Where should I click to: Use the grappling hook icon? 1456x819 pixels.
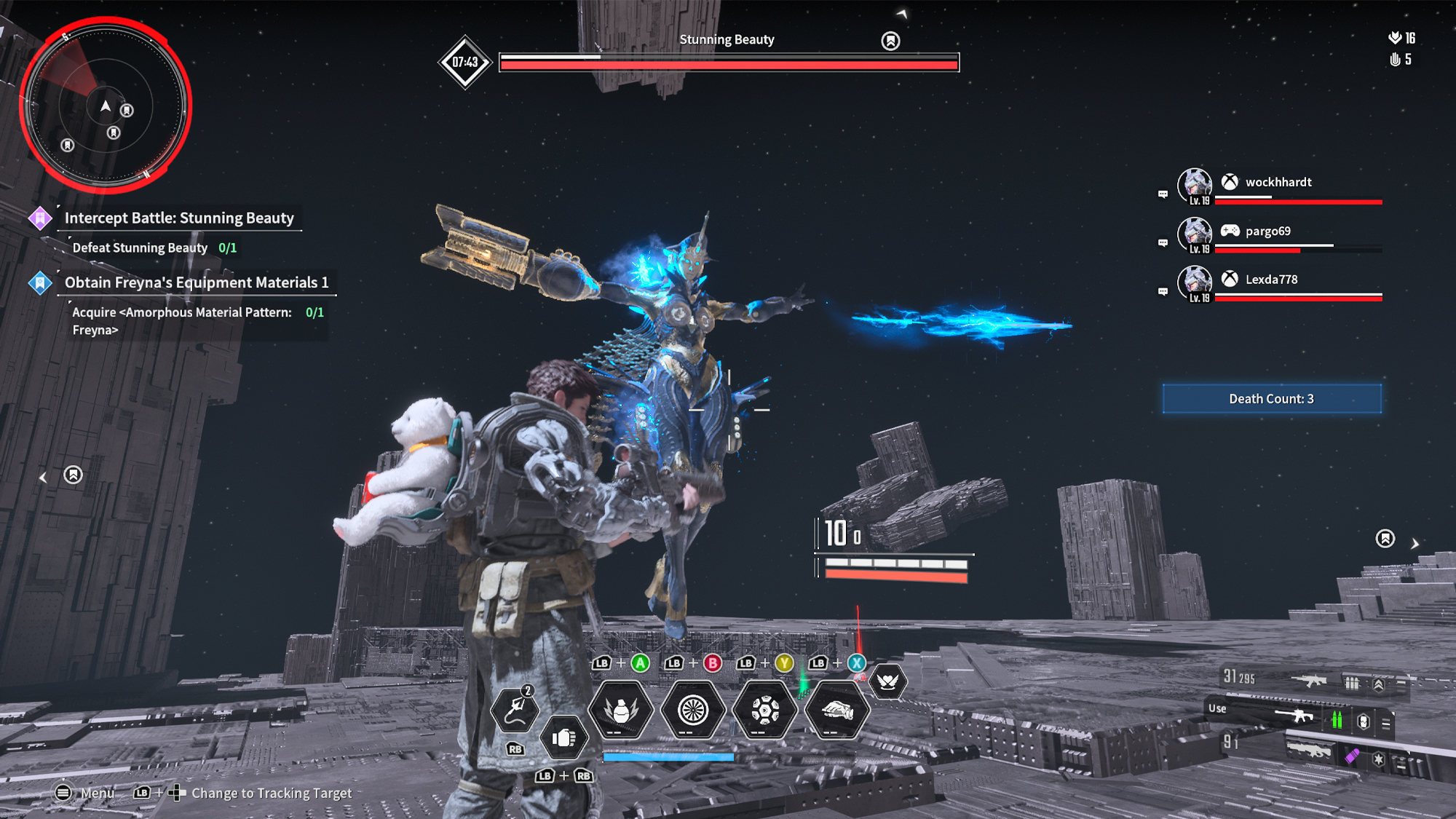pyautogui.click(x=515, y=709)
